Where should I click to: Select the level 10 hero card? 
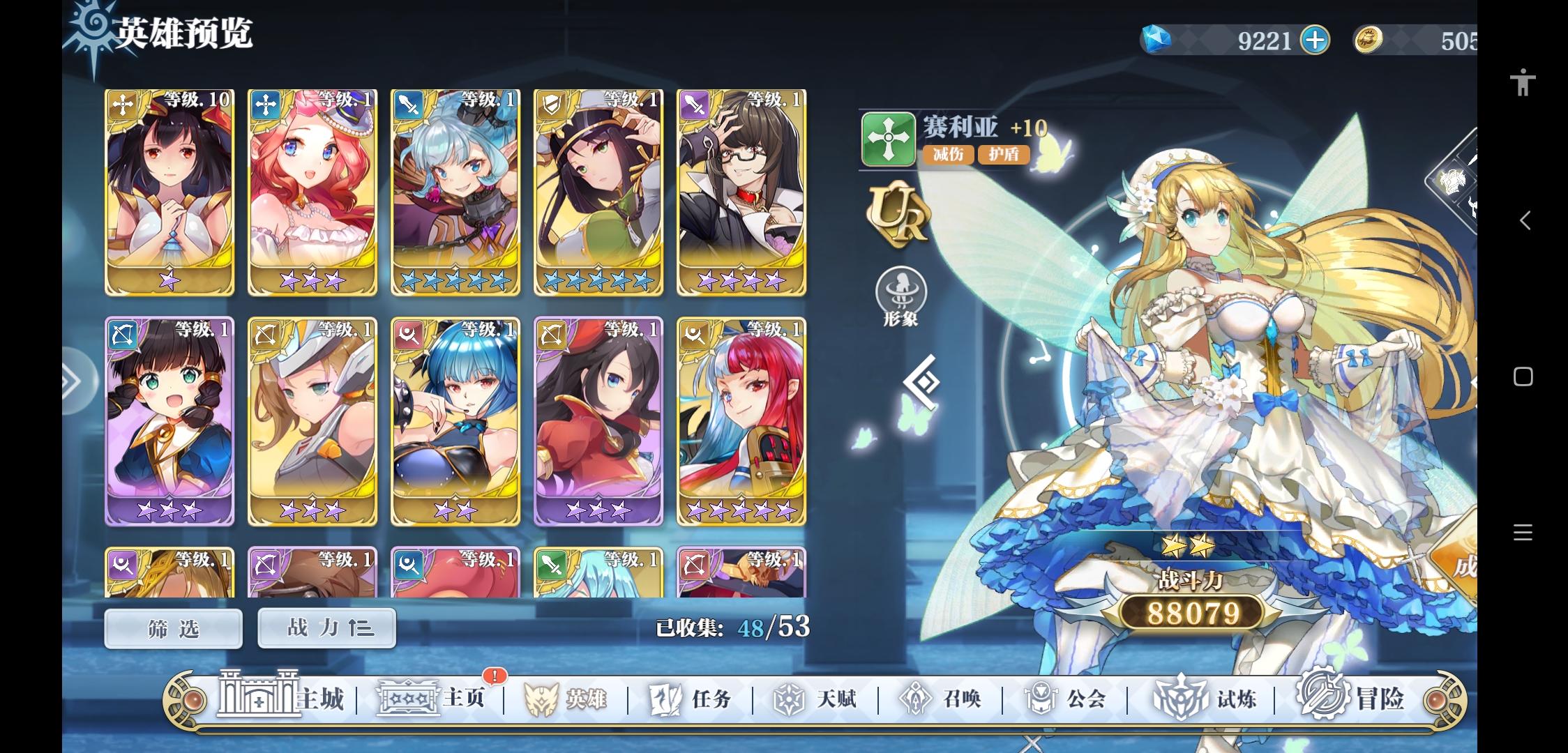(169, 192)
